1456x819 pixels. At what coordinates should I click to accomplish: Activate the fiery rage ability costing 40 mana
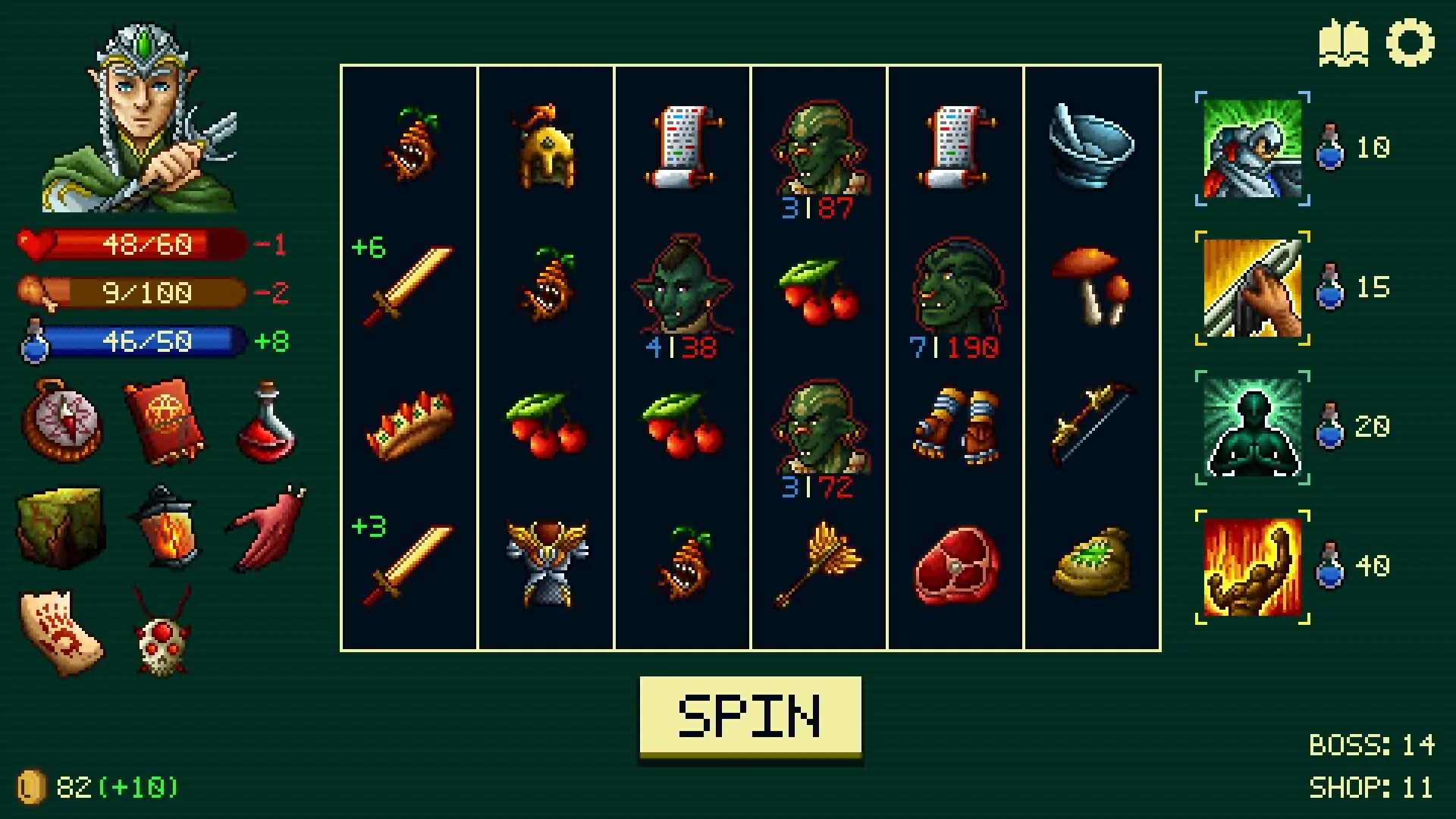1253,565
